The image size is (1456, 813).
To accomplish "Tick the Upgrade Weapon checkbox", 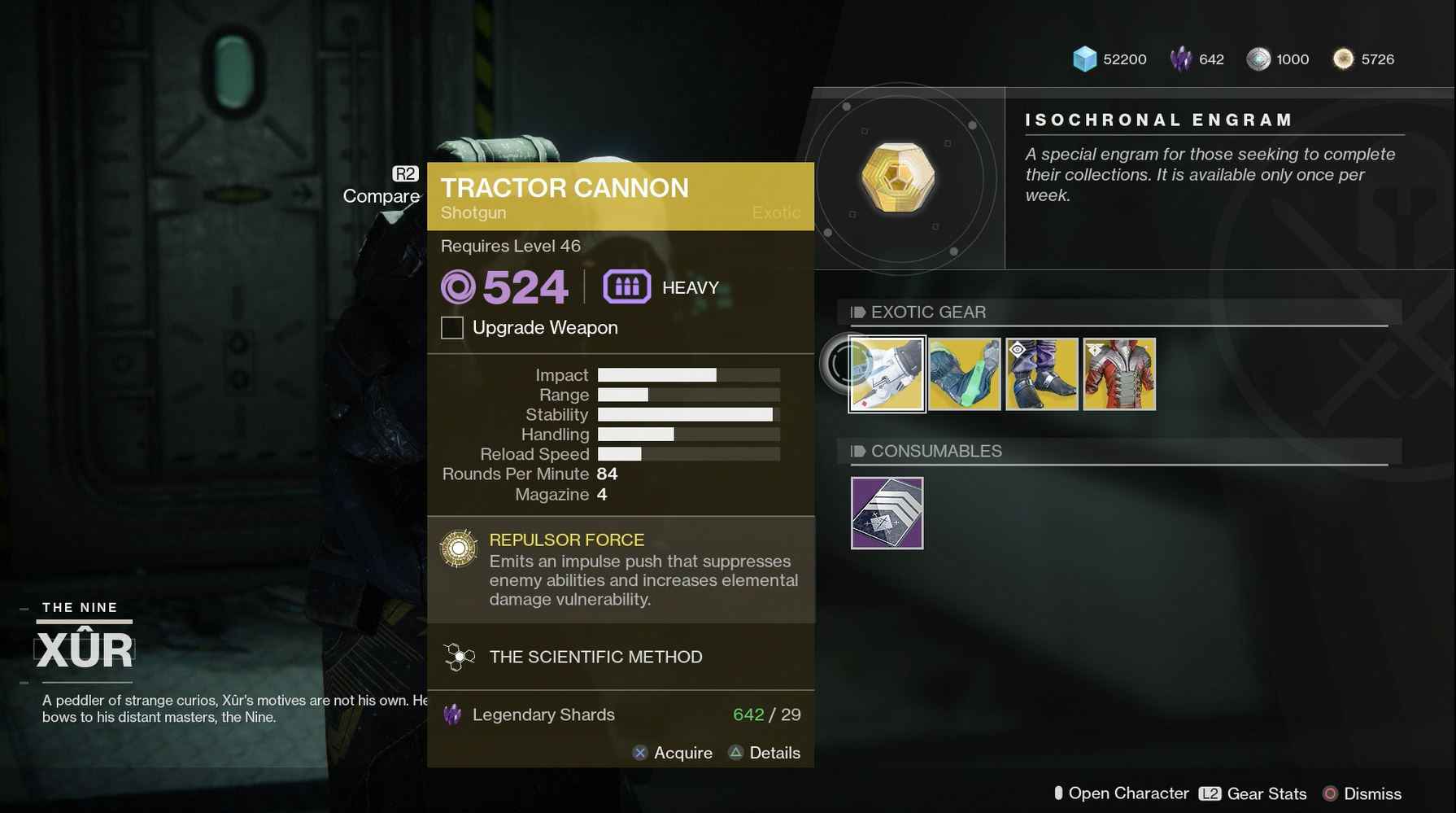I will click(452, 328).
